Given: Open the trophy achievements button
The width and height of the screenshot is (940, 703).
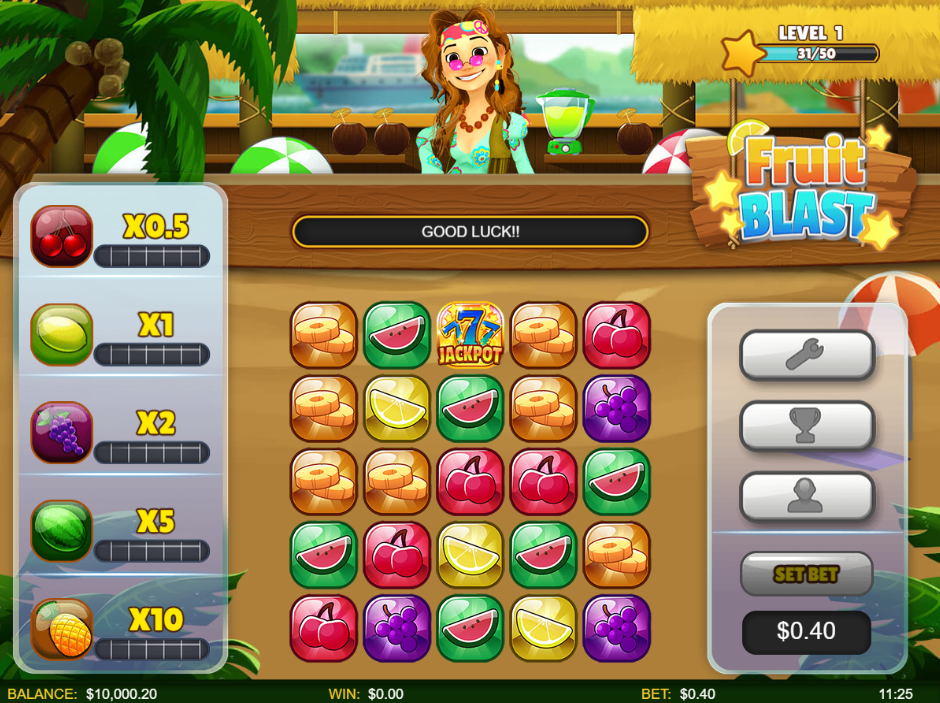Looking at the screenshot, I should 806,426.
